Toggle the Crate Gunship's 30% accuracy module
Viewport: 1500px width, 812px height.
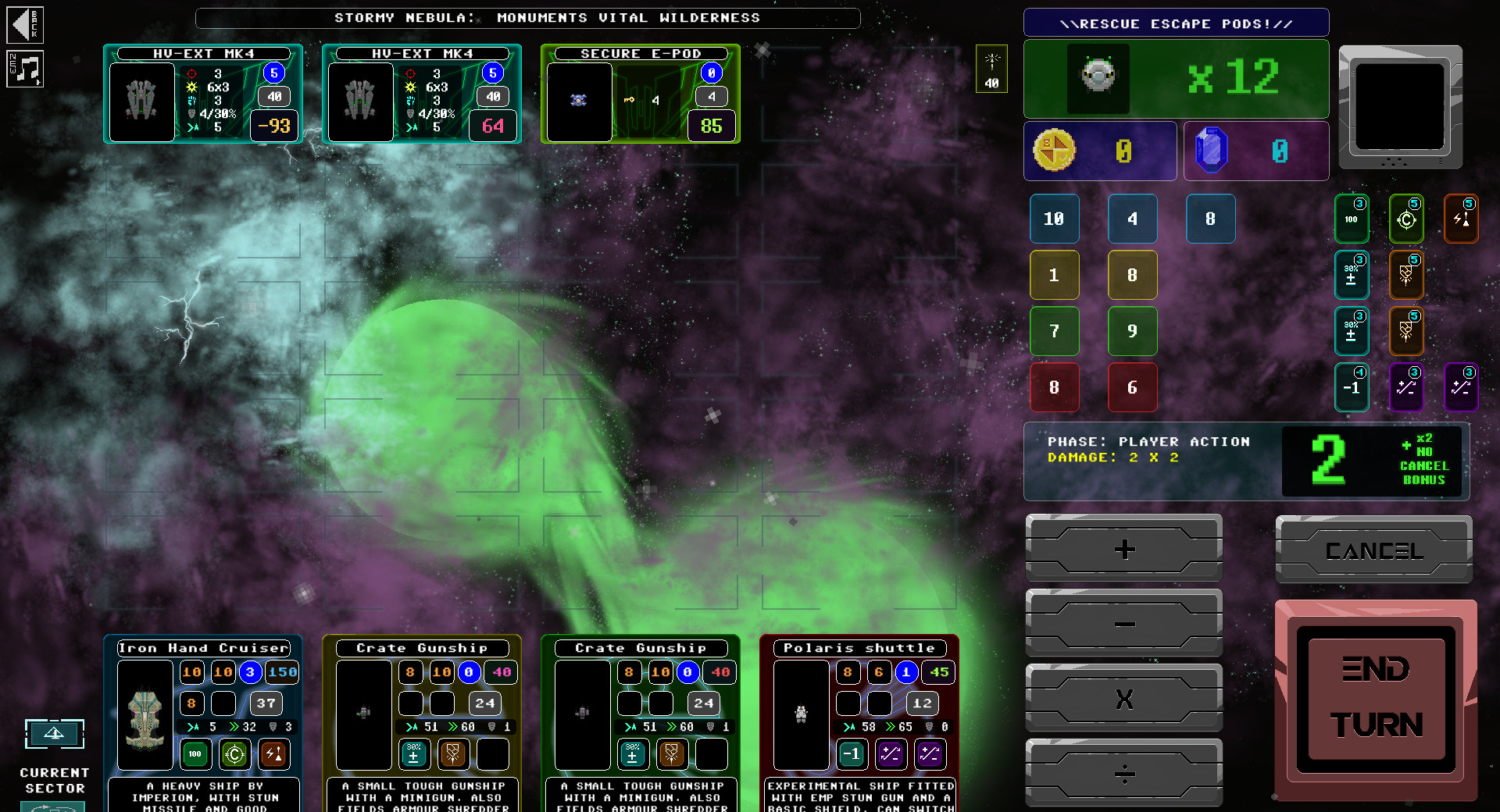(414, 754)
